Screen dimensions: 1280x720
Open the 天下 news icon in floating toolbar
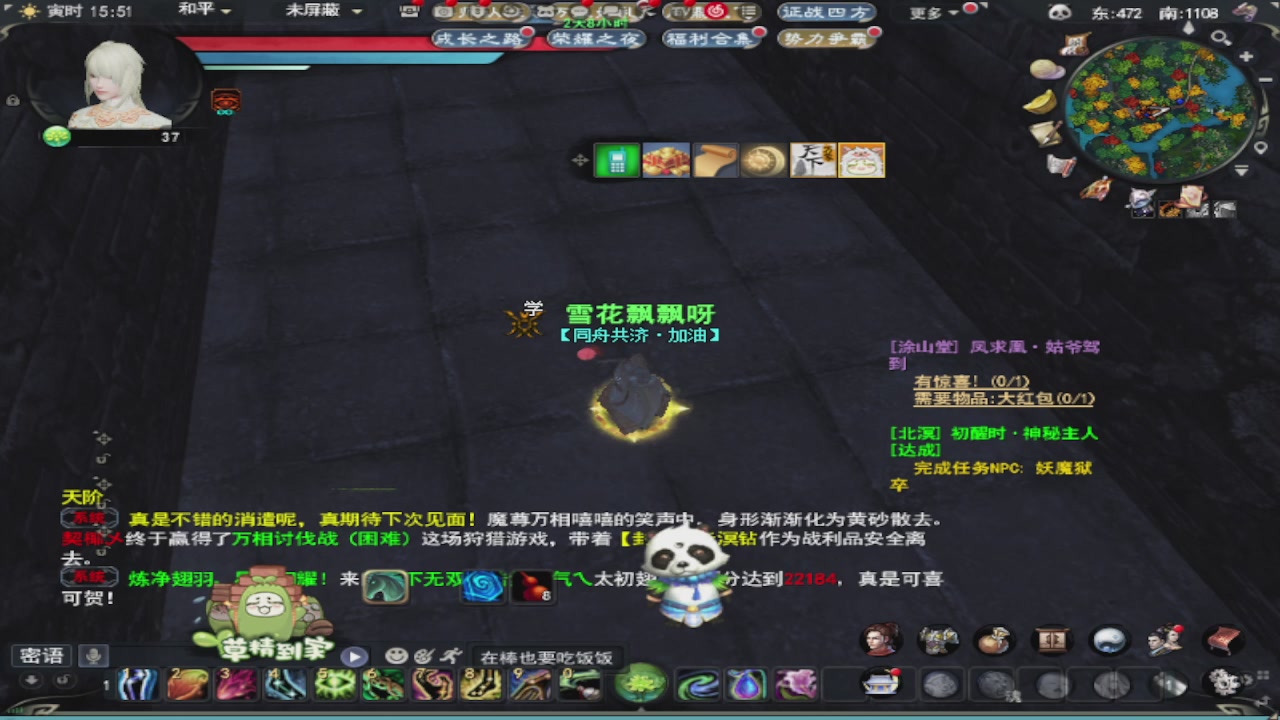(x=812, y=160)
